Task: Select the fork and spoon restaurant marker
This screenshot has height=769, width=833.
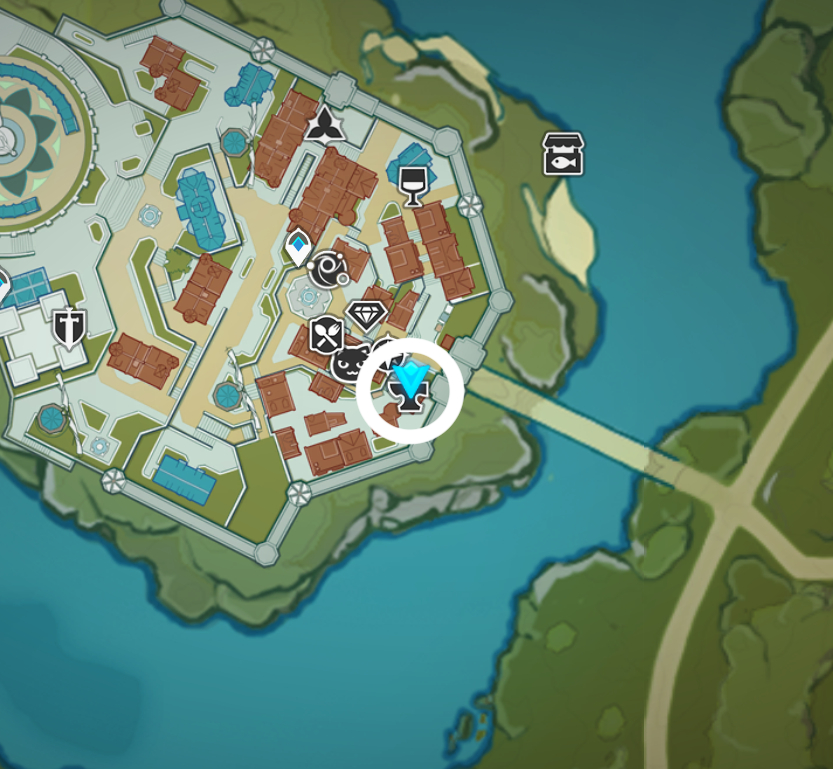Action: [326, 335]
